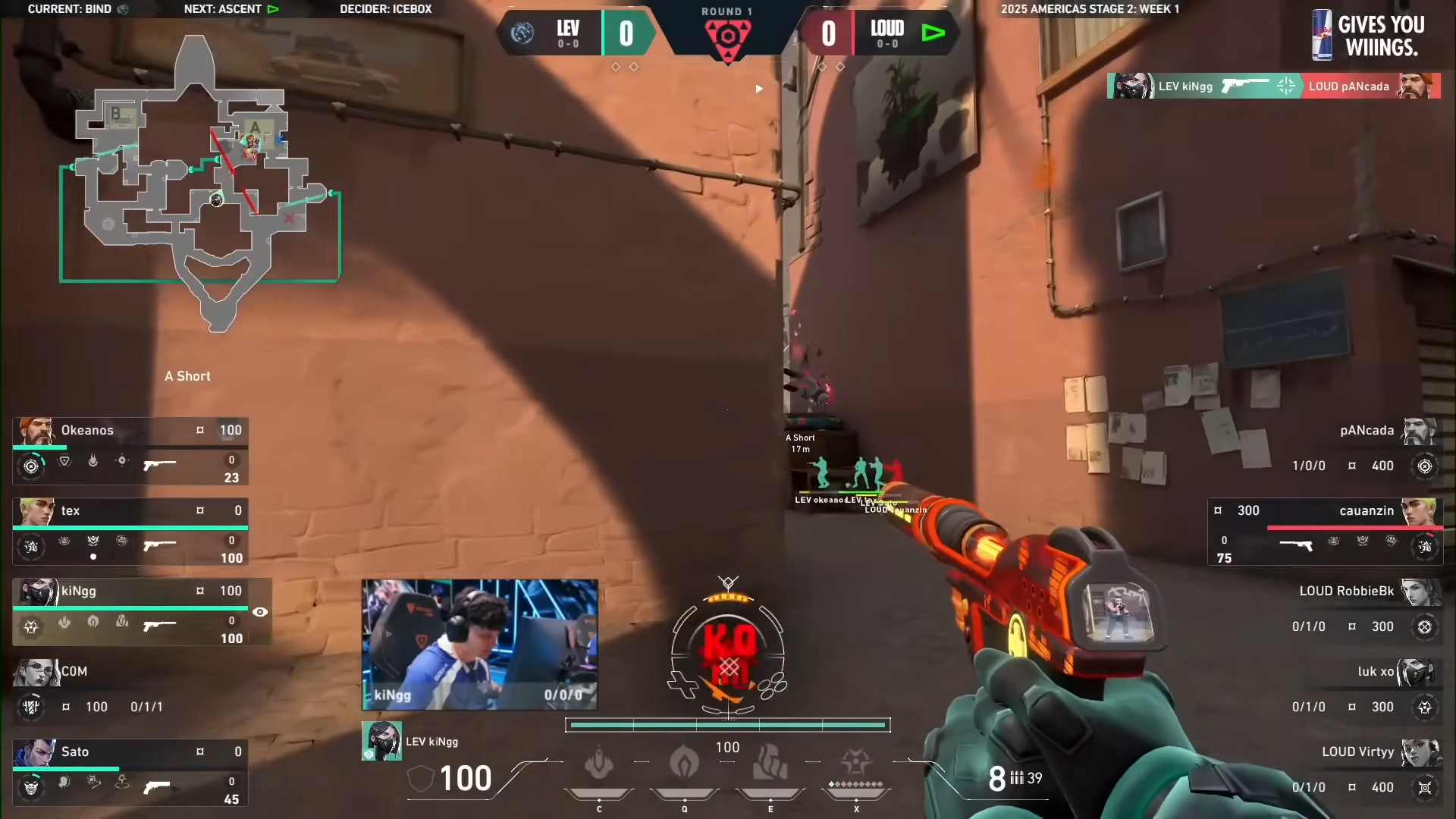
Task: Click the LEV team logo
Action: pos(522,33)
